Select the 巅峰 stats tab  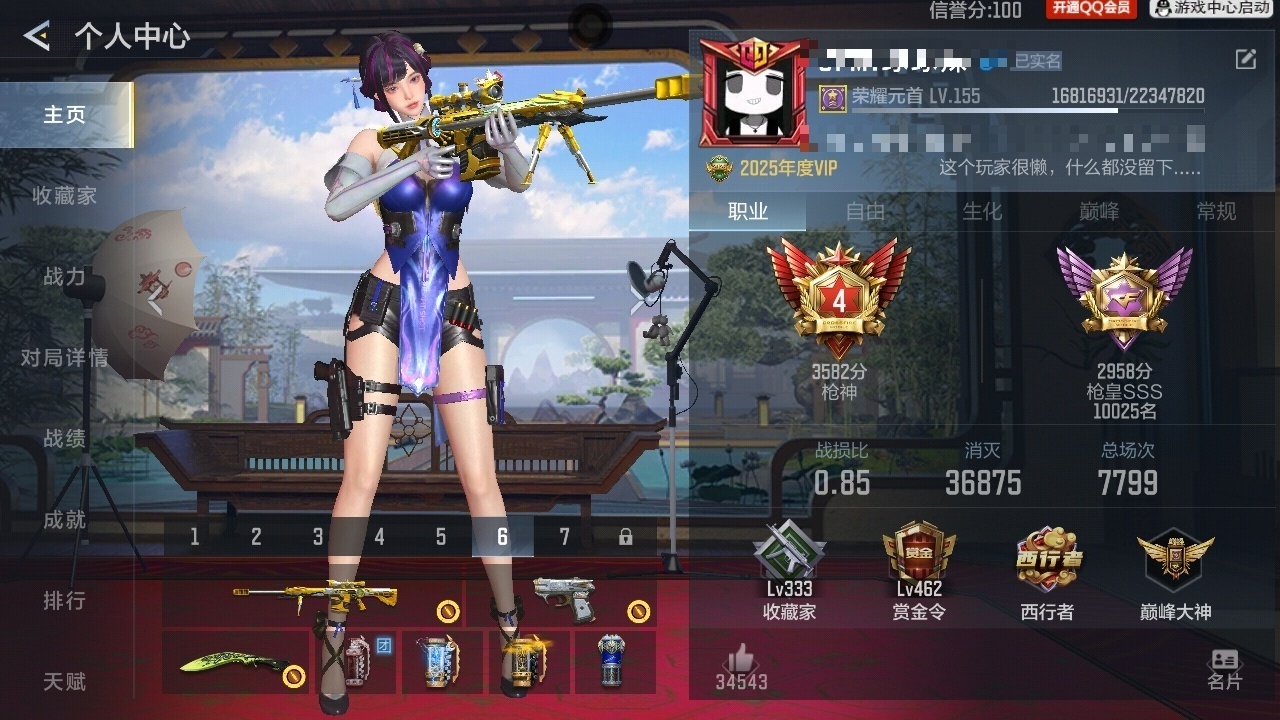click(x=1099, y=212)
